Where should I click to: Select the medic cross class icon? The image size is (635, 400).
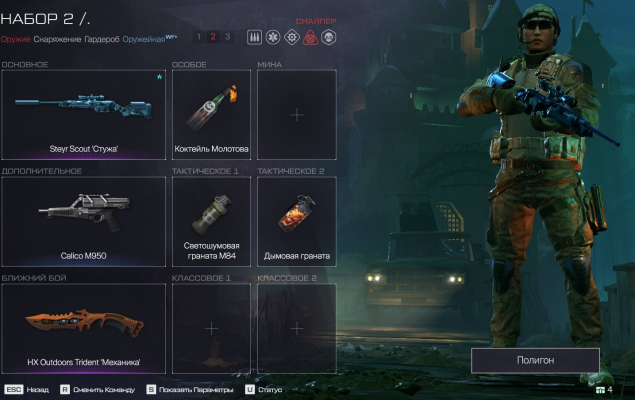click(272, 37)
